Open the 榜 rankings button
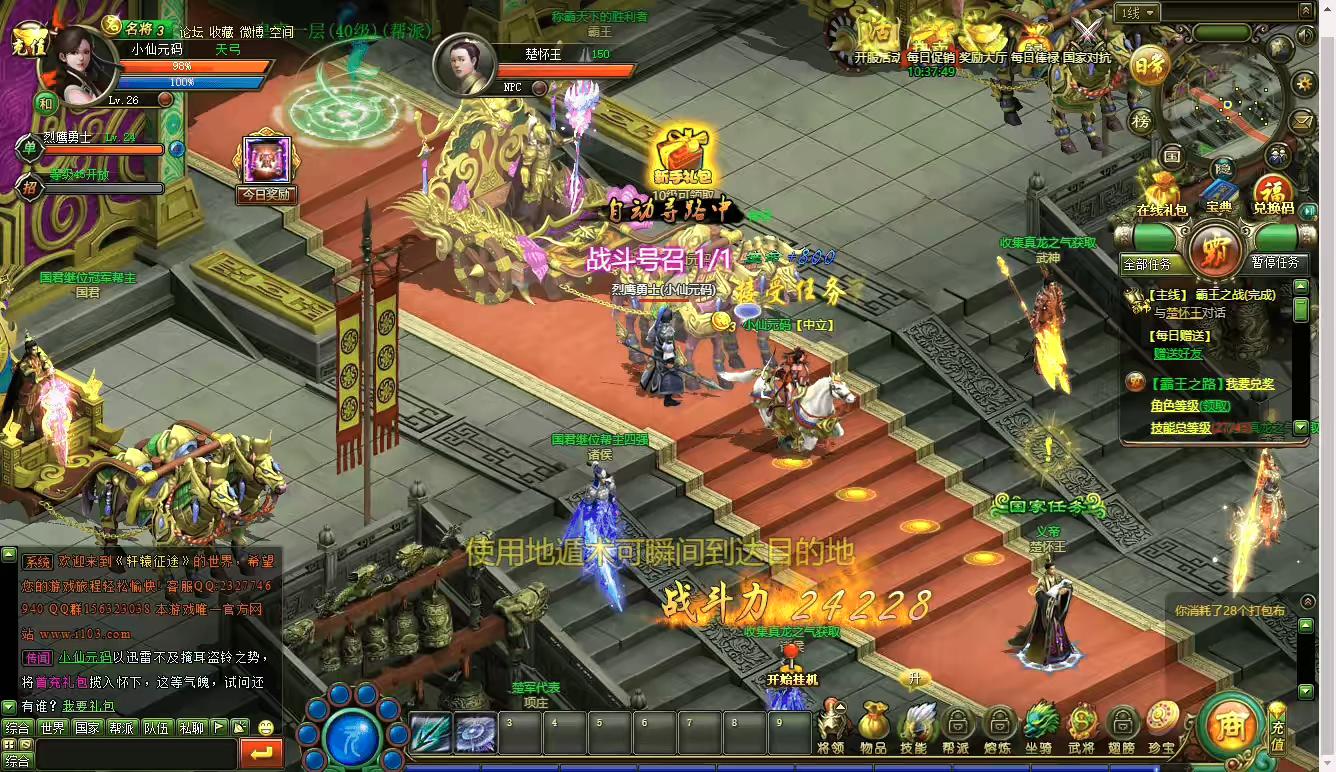This screenshot has height=772, width=1336. (1141, 121)
